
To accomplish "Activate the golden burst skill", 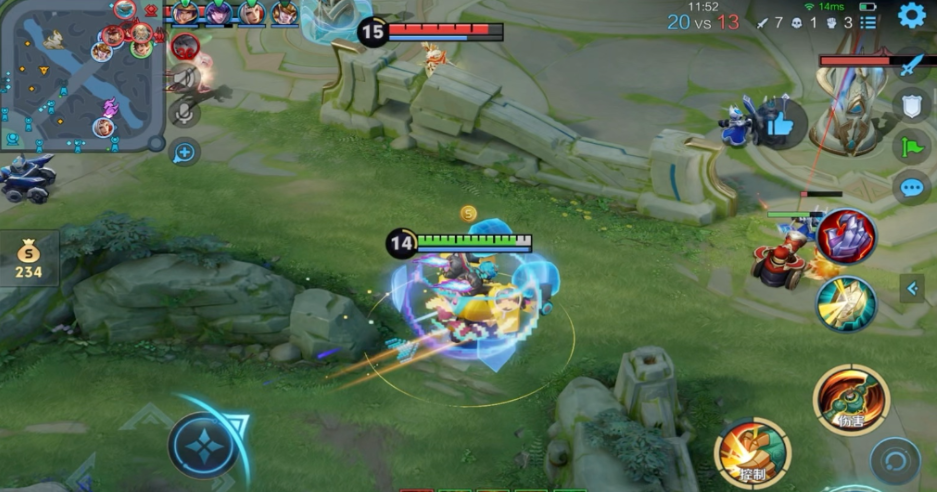I will [846, 304].
